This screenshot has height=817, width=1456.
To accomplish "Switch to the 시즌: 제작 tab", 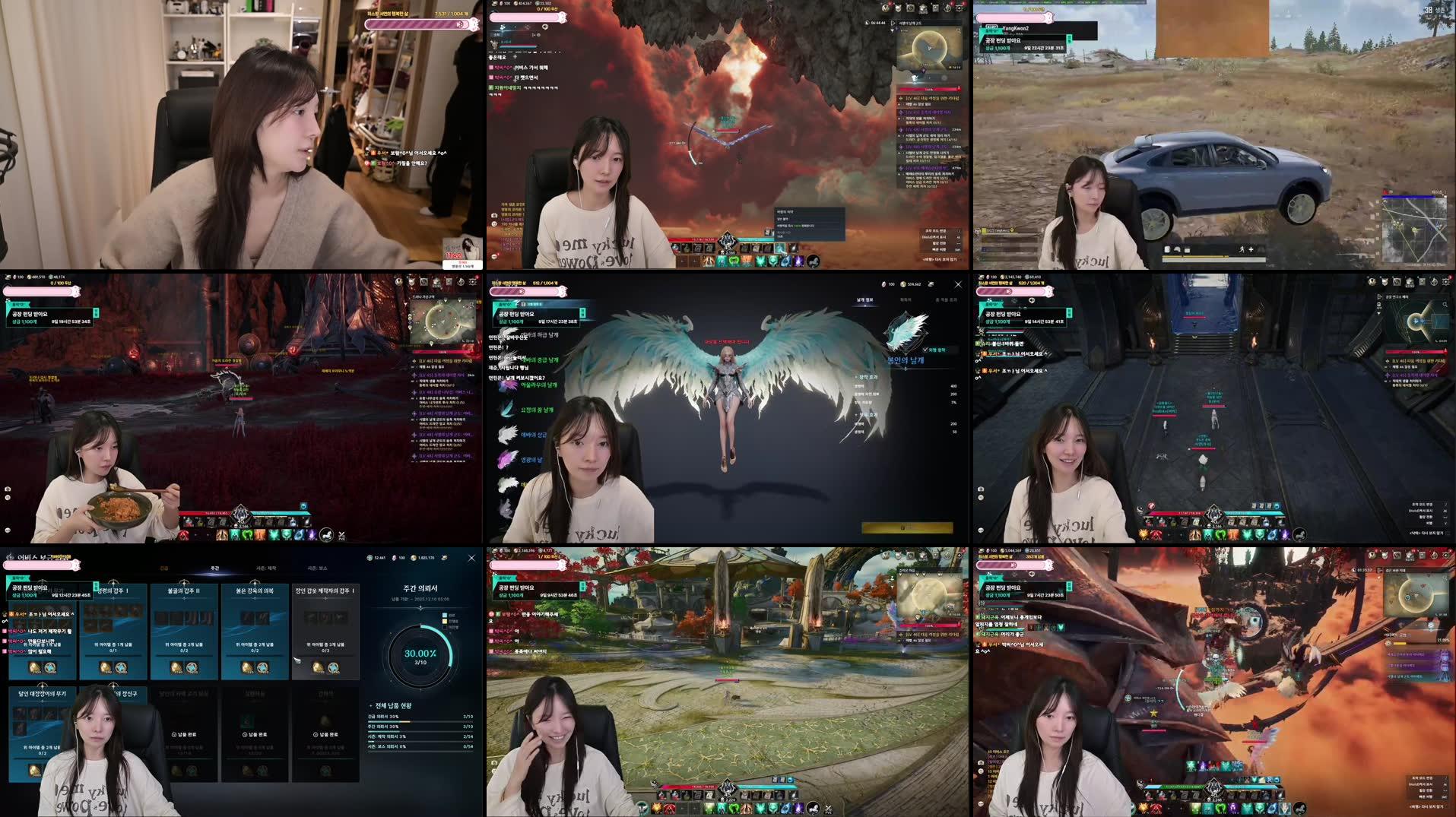I will coord(267,568).
